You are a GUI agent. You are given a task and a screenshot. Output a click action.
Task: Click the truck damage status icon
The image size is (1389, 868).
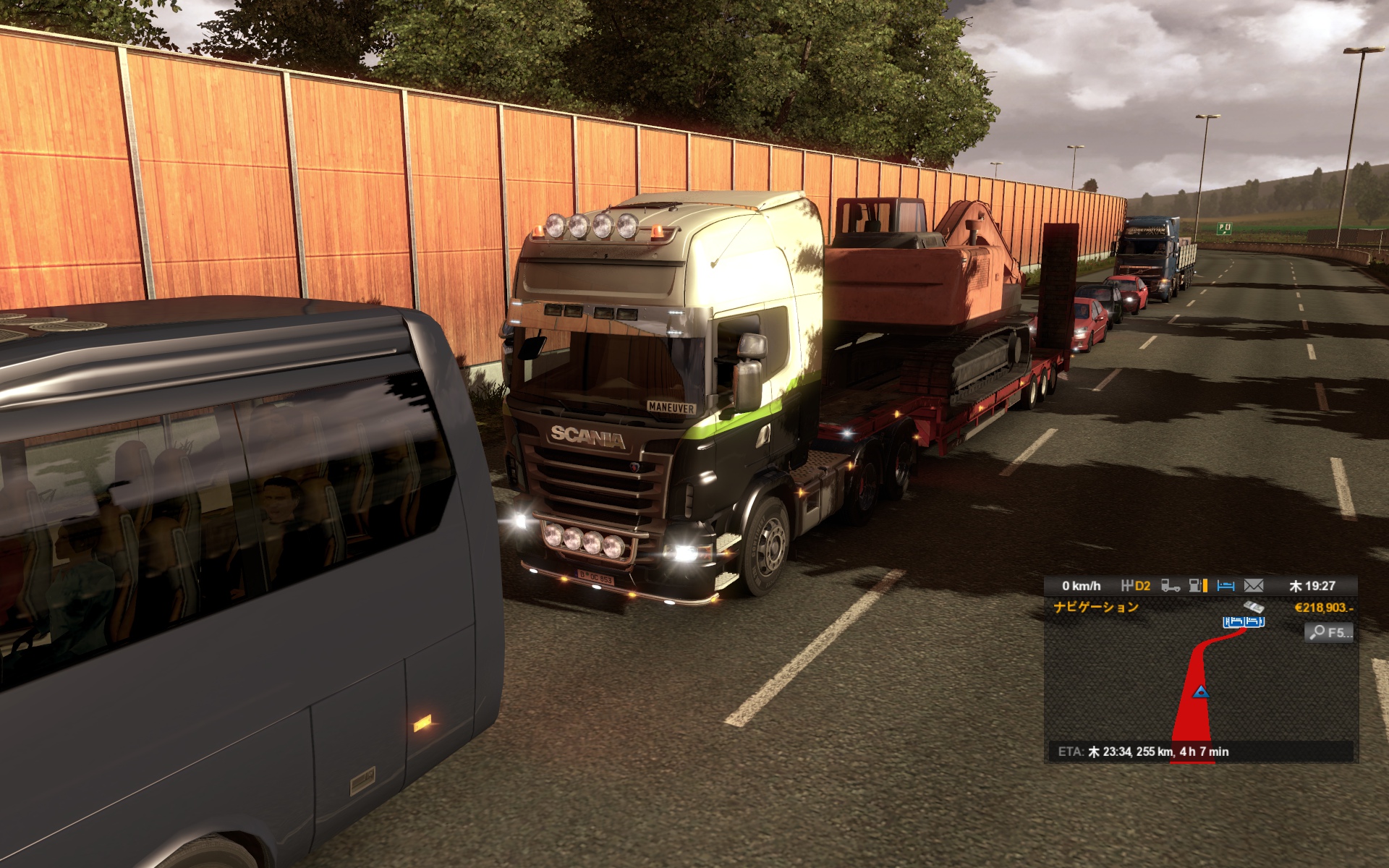(x=1170, y=585)
